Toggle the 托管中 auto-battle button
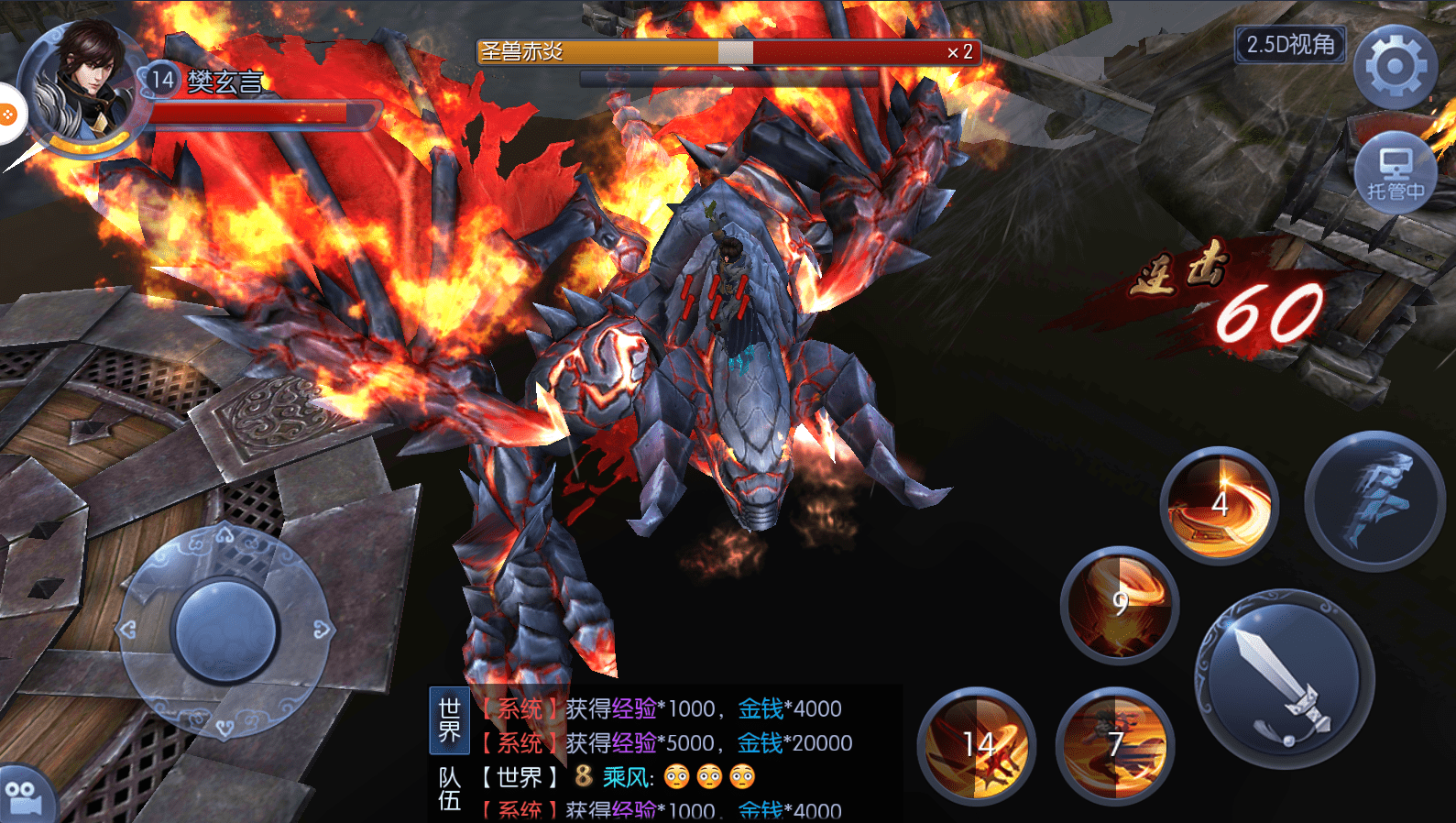Image resolution: width=1456 pixels, height=823 pixels. 1395,174
